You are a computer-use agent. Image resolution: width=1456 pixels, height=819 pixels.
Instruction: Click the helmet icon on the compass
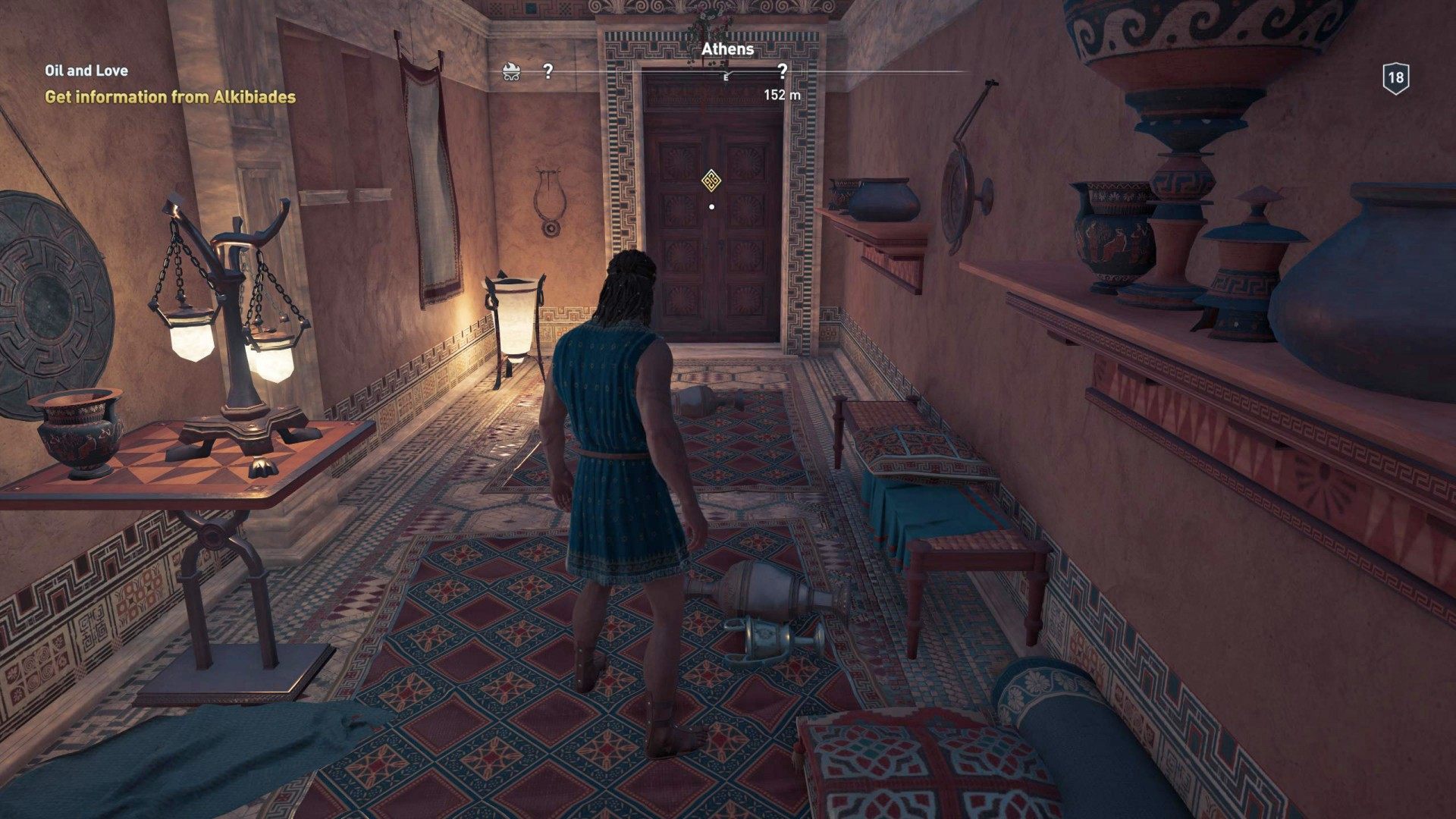[x=512, y=72]
